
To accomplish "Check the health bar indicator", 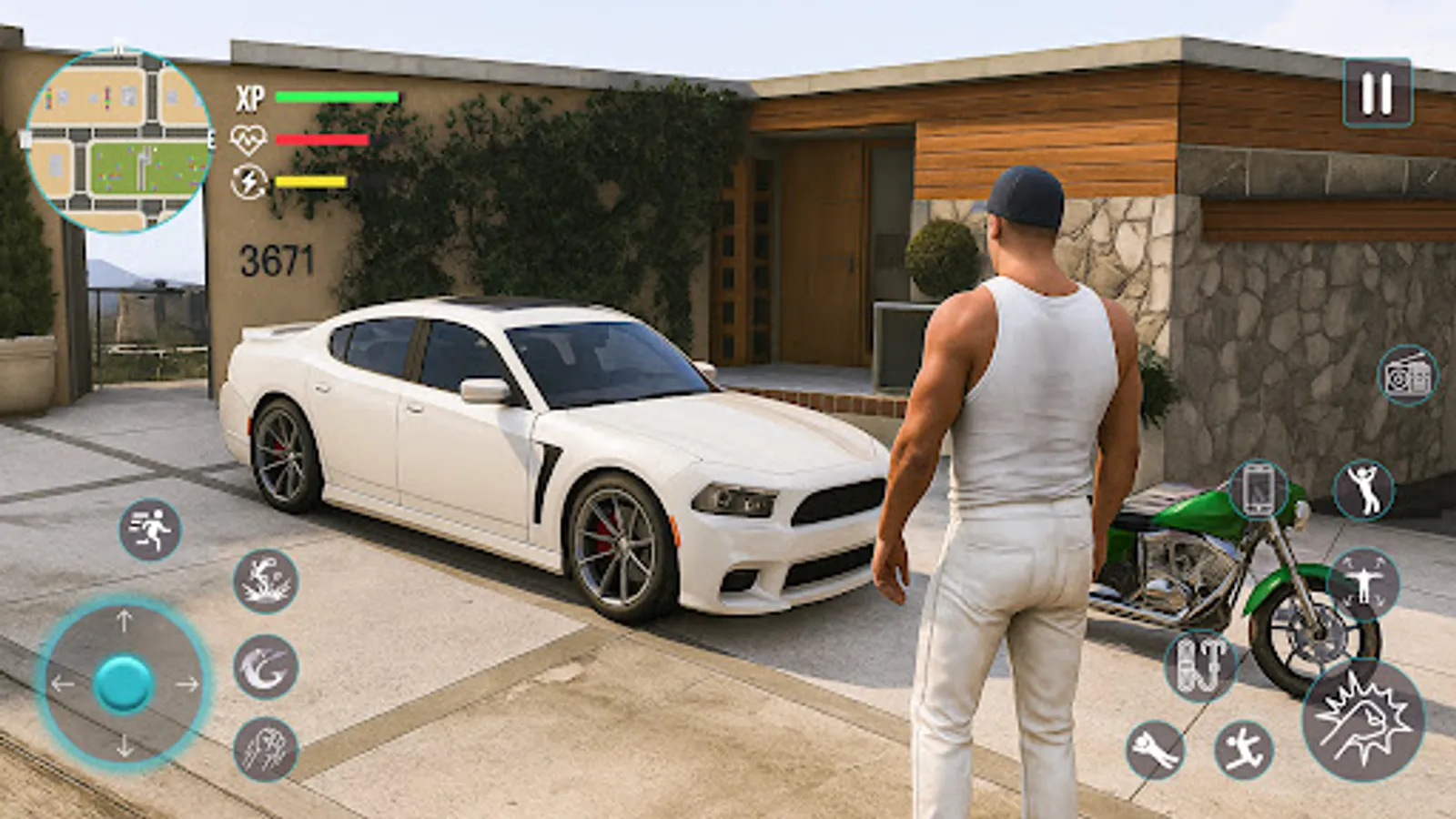I will 323,138.
